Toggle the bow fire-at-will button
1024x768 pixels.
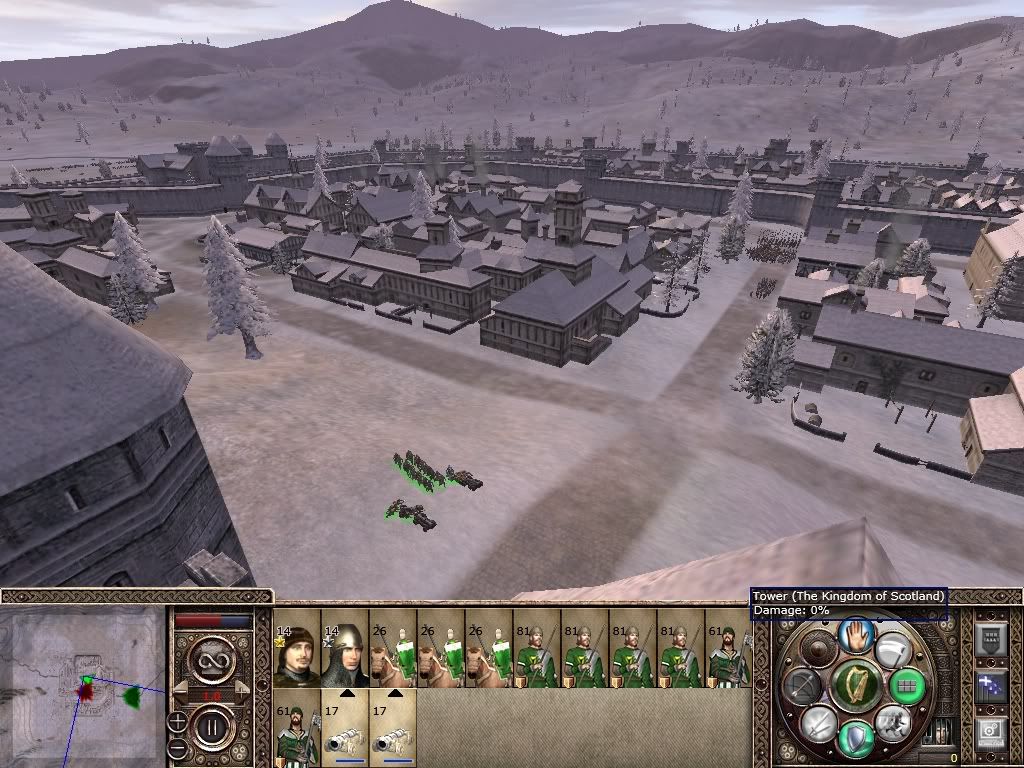pos(801,685)
